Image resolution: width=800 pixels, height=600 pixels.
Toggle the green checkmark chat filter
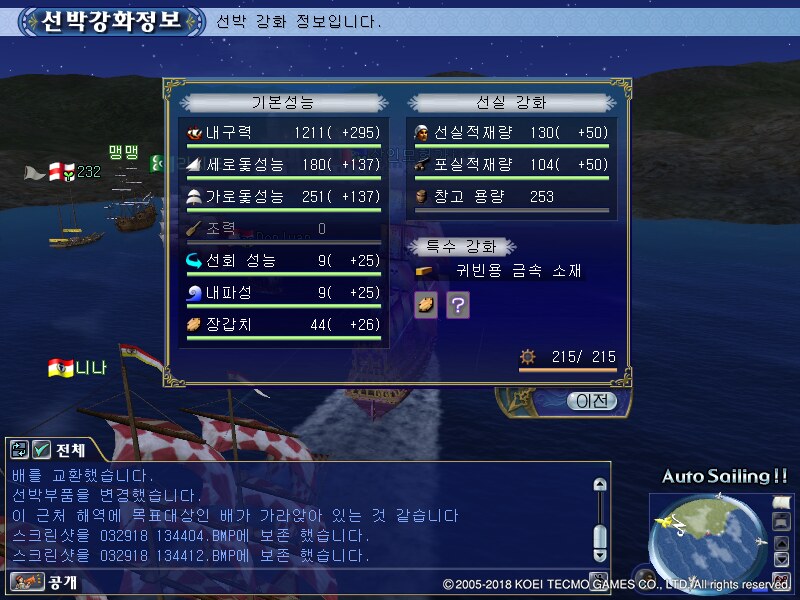(41, 450)
